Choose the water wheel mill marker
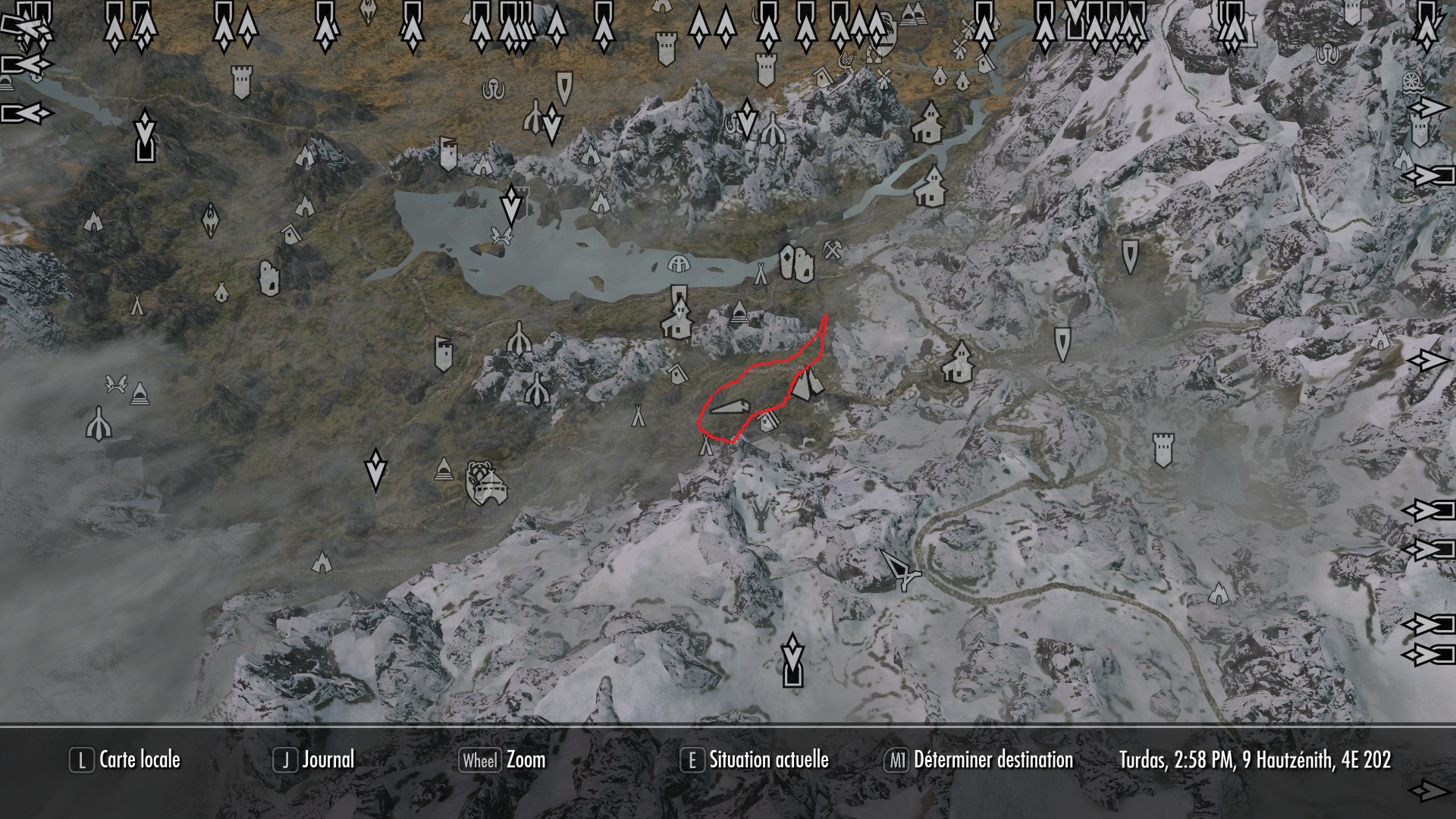The height and width of the screenshot is (819, 1456). [x=1411, y=81]
